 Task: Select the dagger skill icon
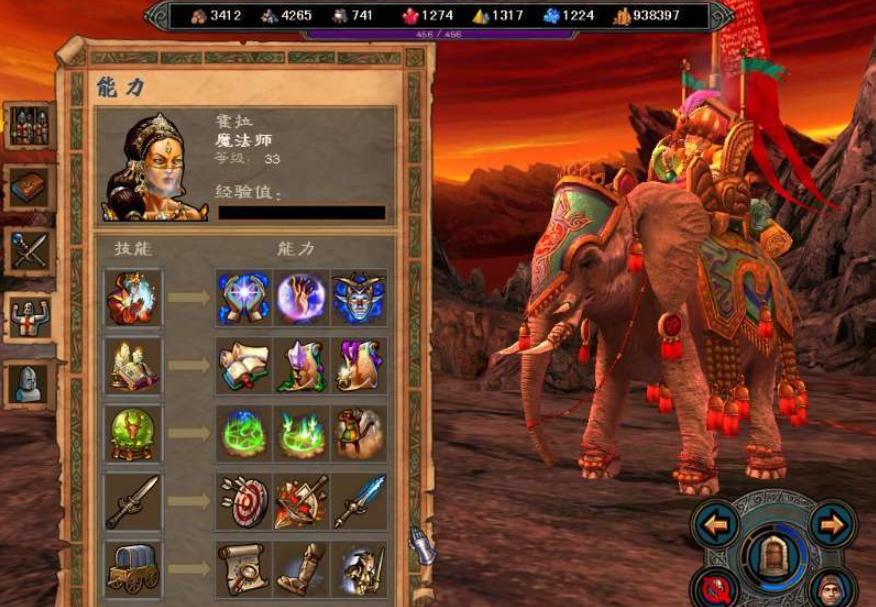point(134,502)
